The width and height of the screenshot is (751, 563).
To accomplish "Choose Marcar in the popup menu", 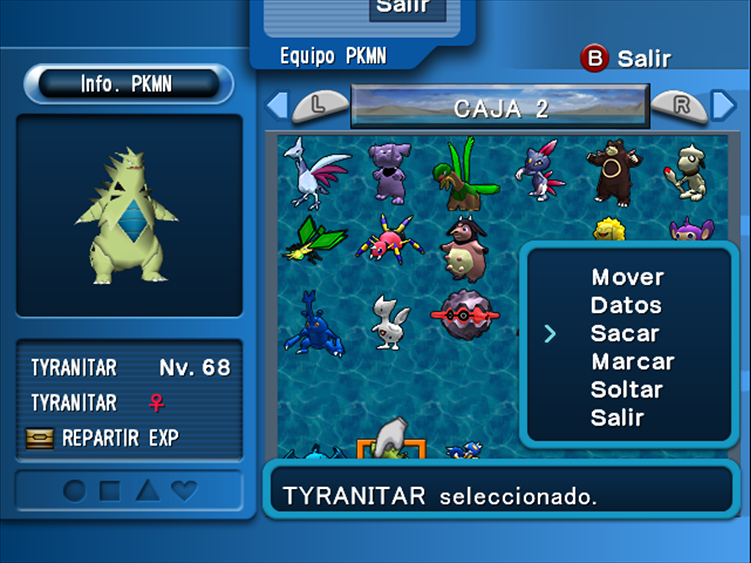I will coord(632,361).
